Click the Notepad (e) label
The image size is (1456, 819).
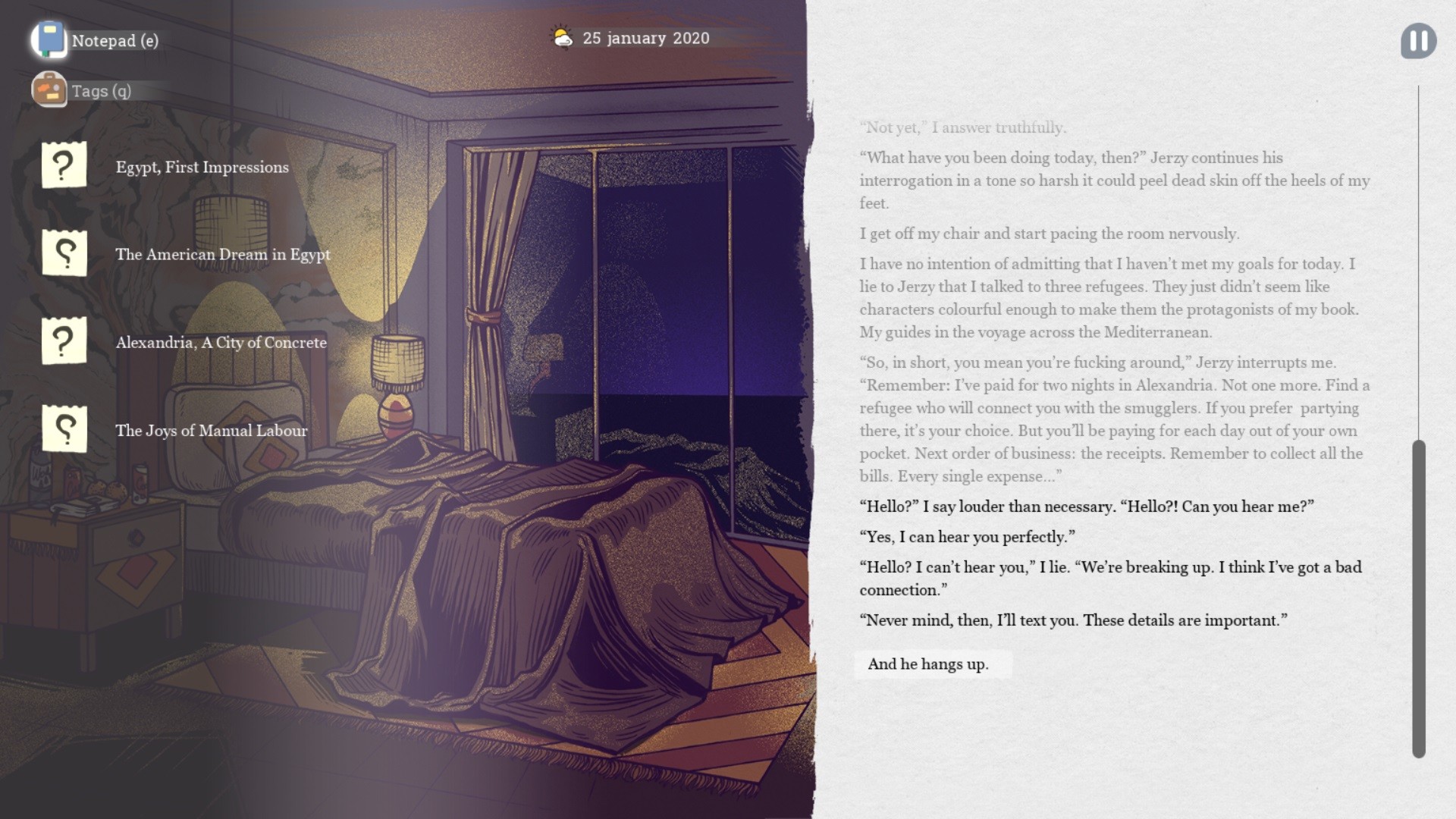115,41
